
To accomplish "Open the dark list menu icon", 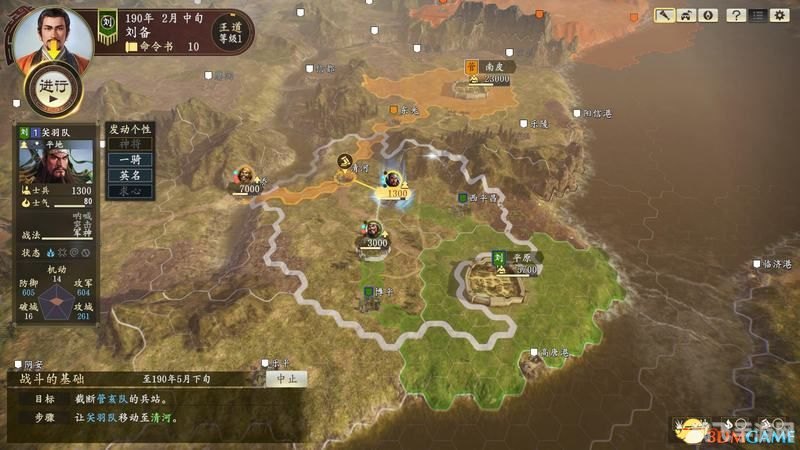I will click(x=761, y=15).
